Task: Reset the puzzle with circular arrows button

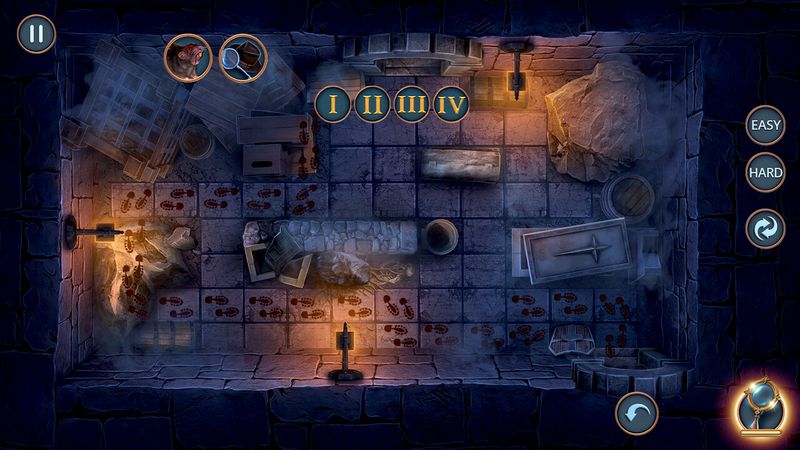Action: [x=766, y=227]
